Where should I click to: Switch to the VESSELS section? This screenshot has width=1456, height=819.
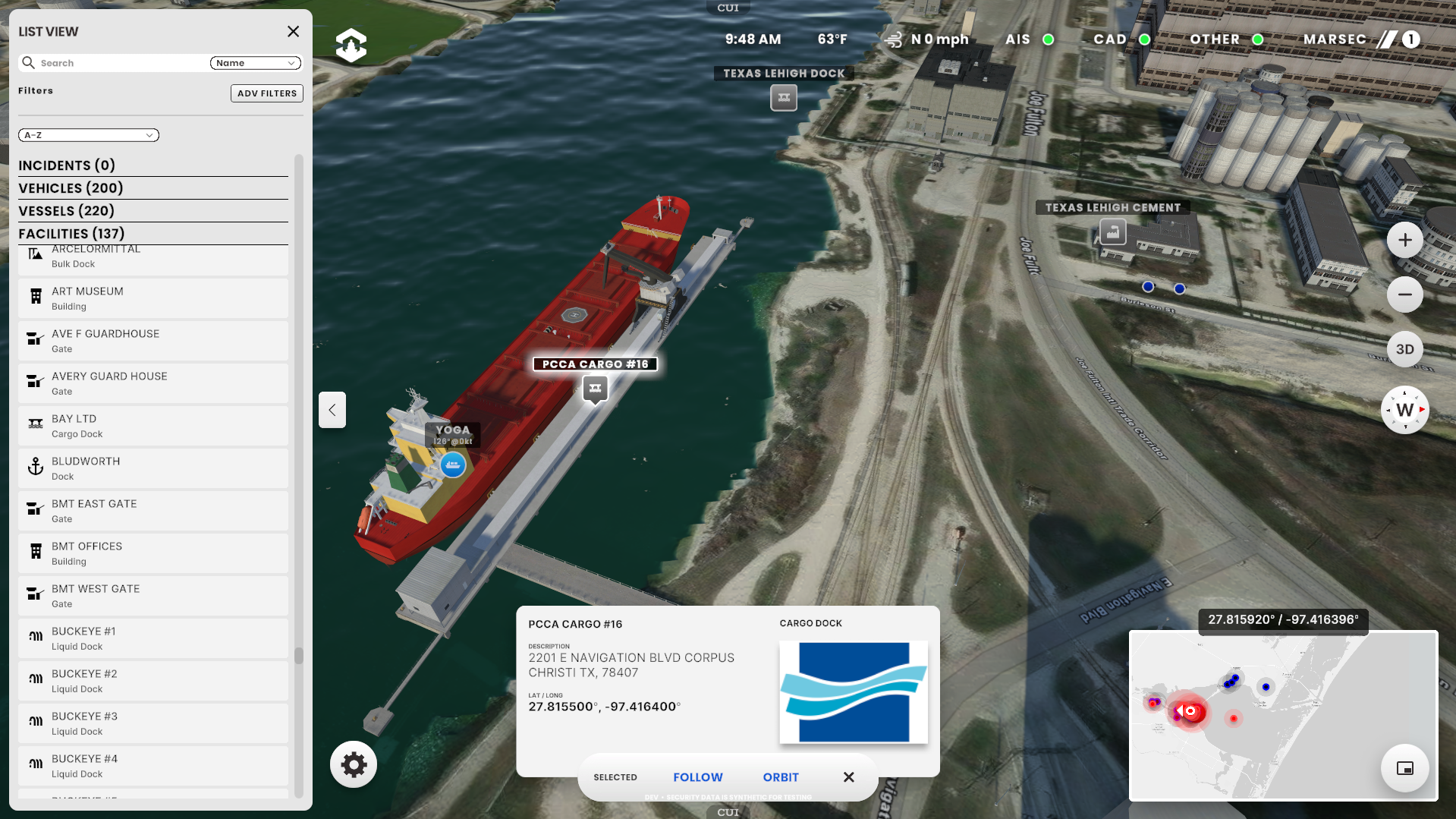coord(67,210)
